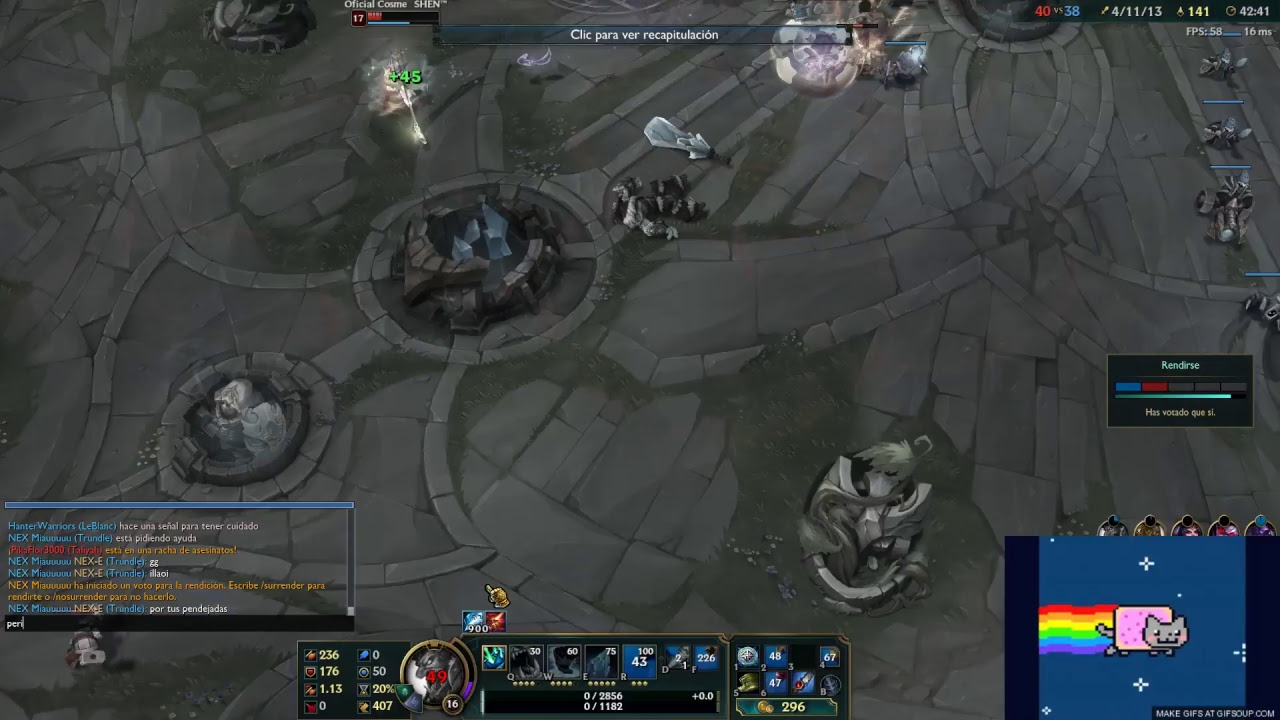Cast the W ability Frozen Domain
The height and width of the screenshot is (720, 1280).
564,660
